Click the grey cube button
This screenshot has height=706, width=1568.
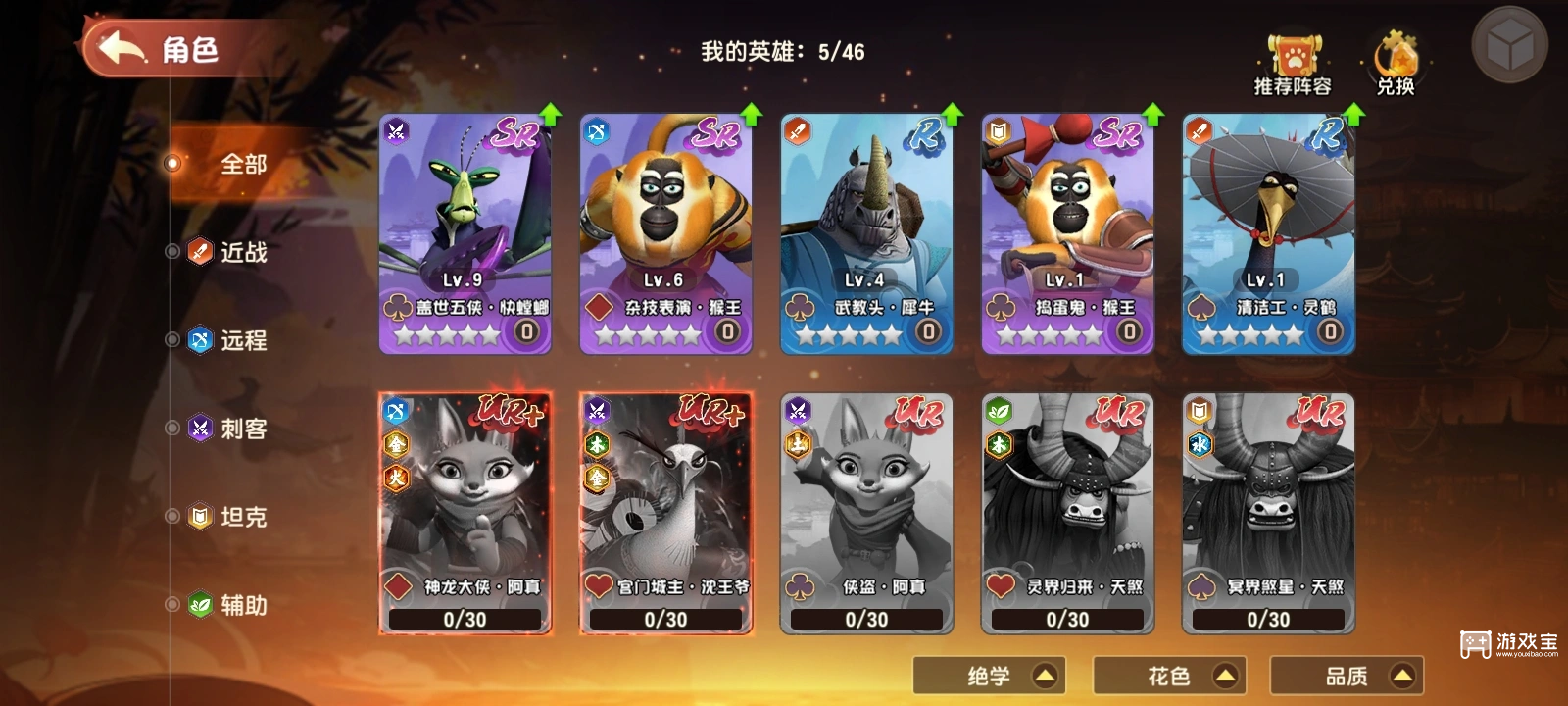coord(1509,44)
